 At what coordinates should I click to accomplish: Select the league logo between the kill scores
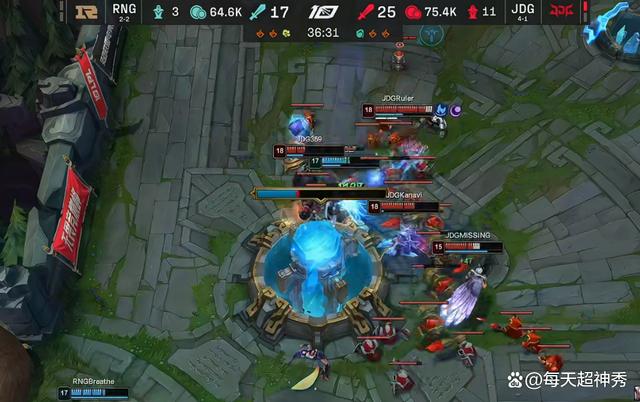click(x=321, y=13)
